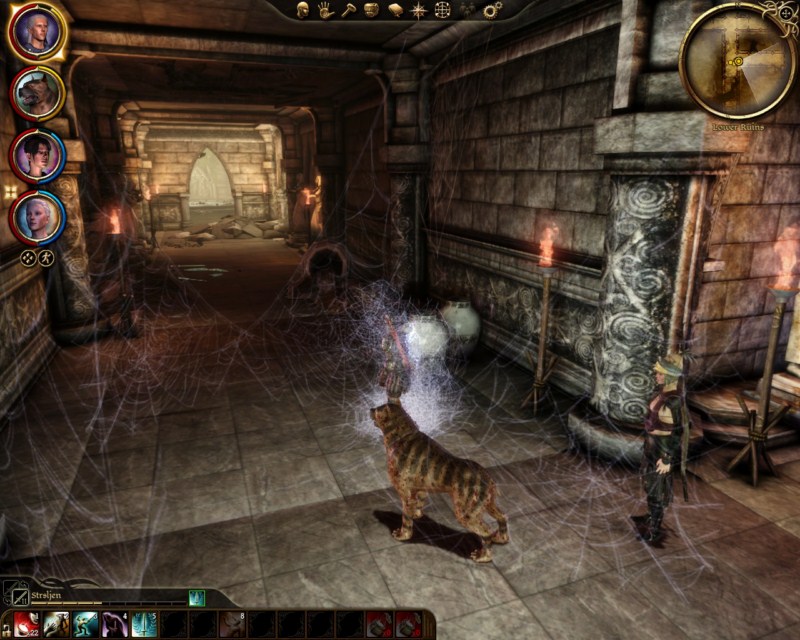800x640 pixels.
Task: Open the skills menu hand icon
Action: [325, 10]
